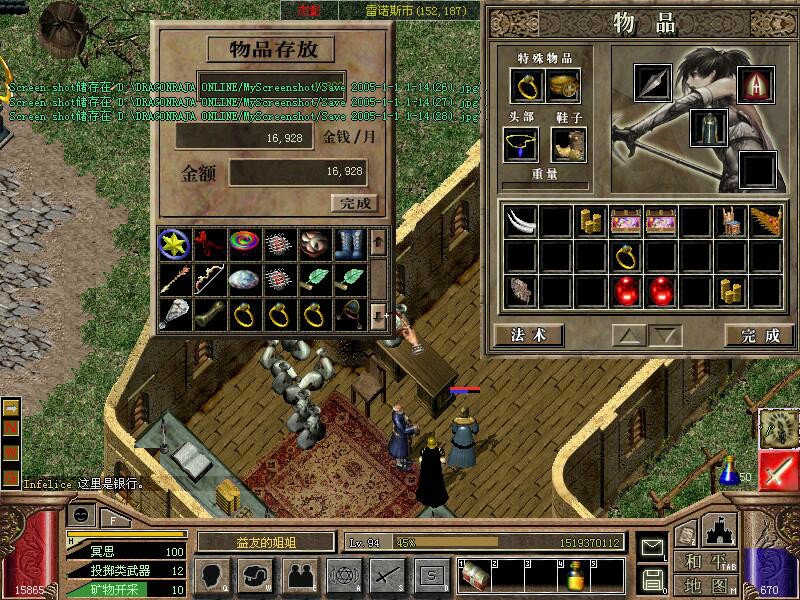Select the golden feathered wing in inventory
This screenshot has width=800, height=600.
point(765,221)
